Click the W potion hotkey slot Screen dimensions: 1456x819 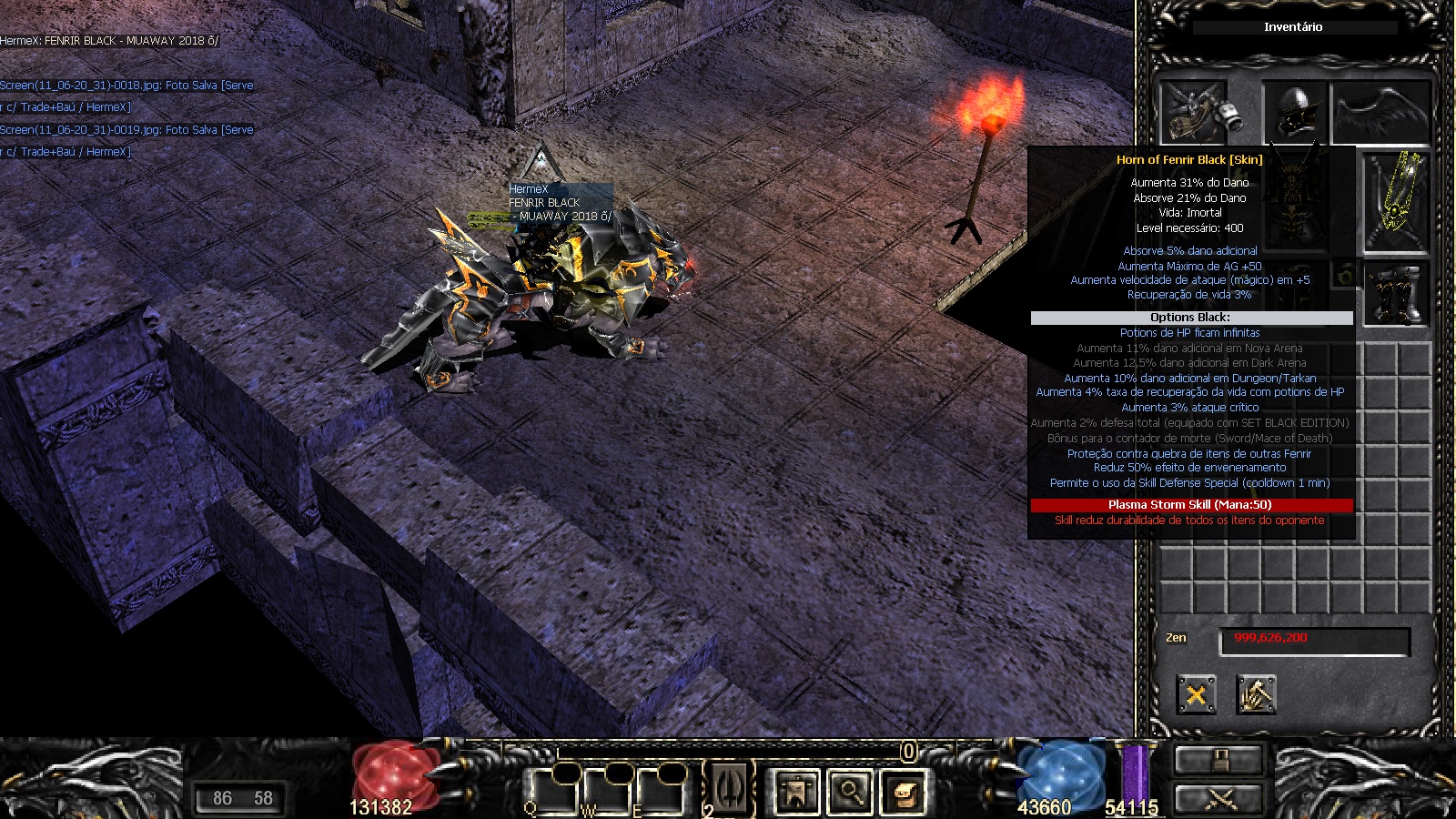(607, 790)
